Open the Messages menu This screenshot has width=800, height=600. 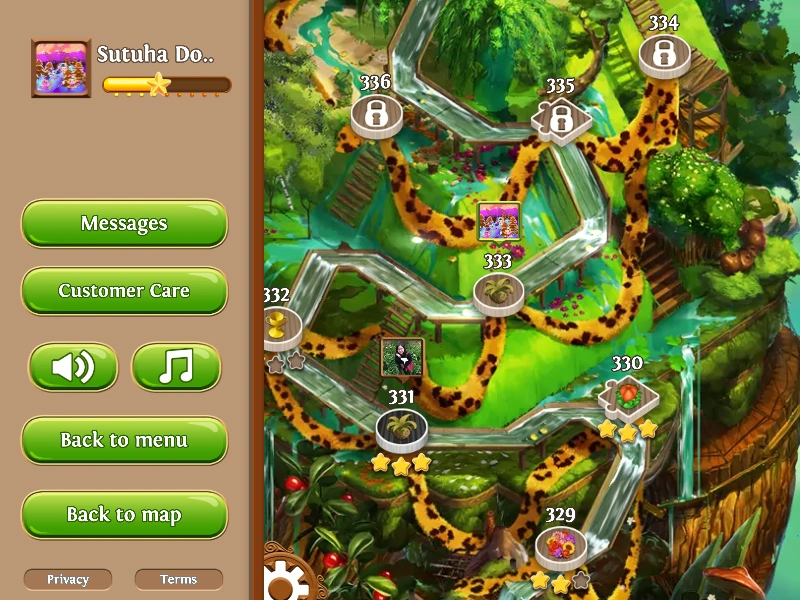(124, 223)
